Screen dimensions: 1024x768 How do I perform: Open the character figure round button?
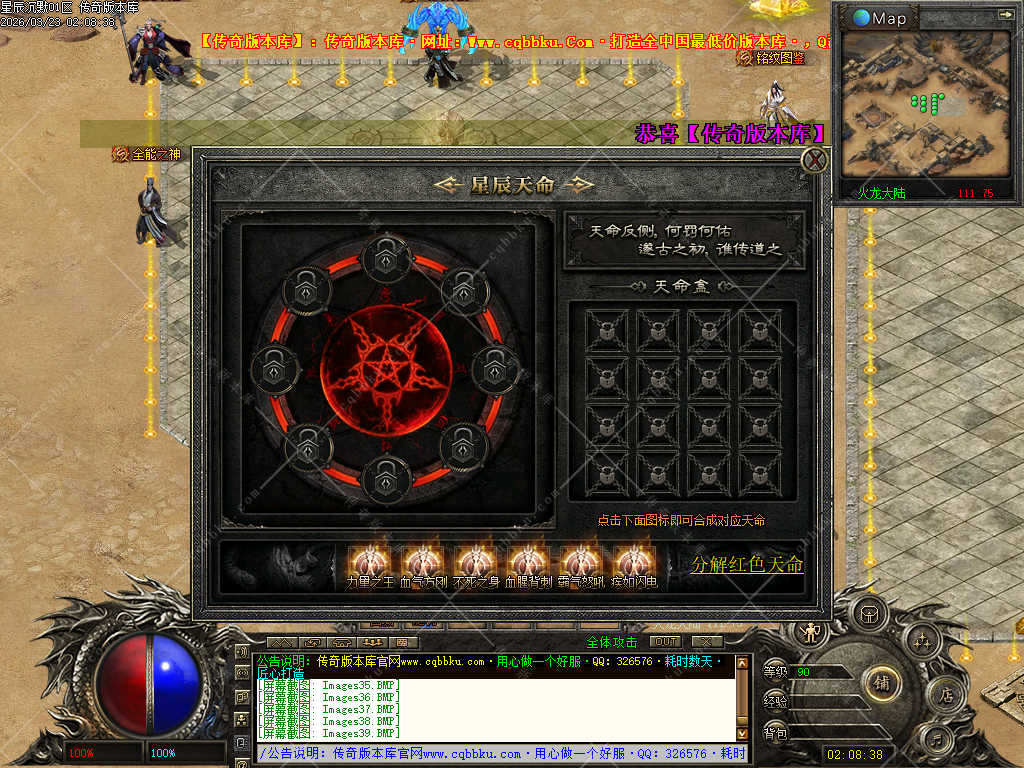(x=811, y=631)
